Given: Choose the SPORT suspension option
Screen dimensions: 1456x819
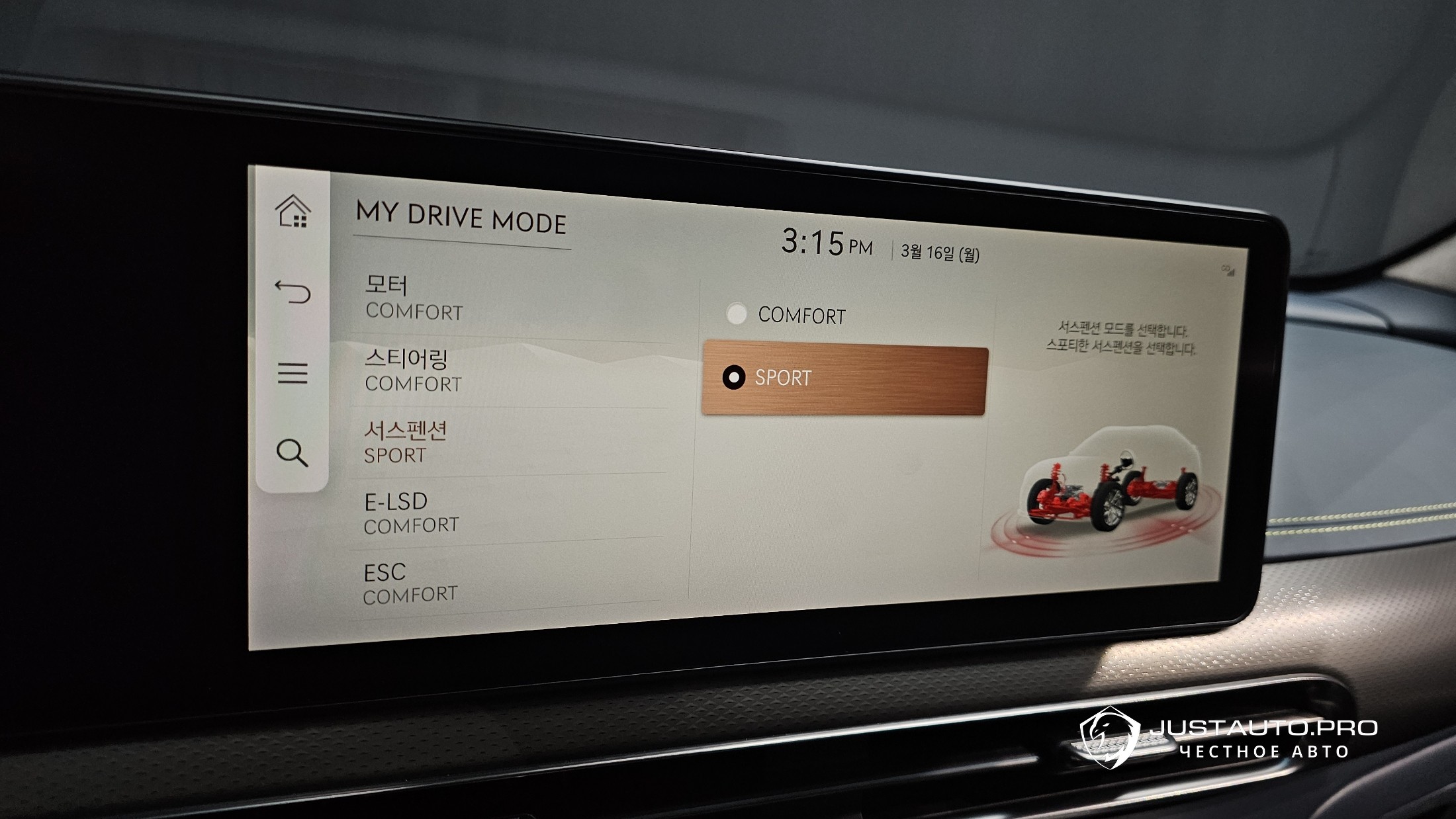Looking at the screenshot, I should [x=844, y=378].
